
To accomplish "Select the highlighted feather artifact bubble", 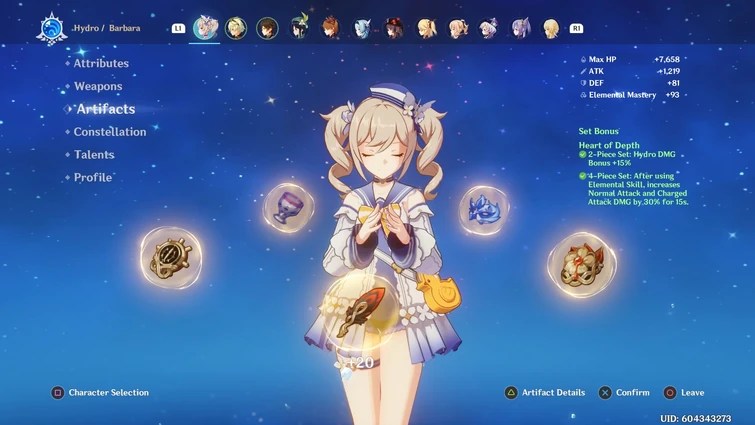I will (358, 313).
